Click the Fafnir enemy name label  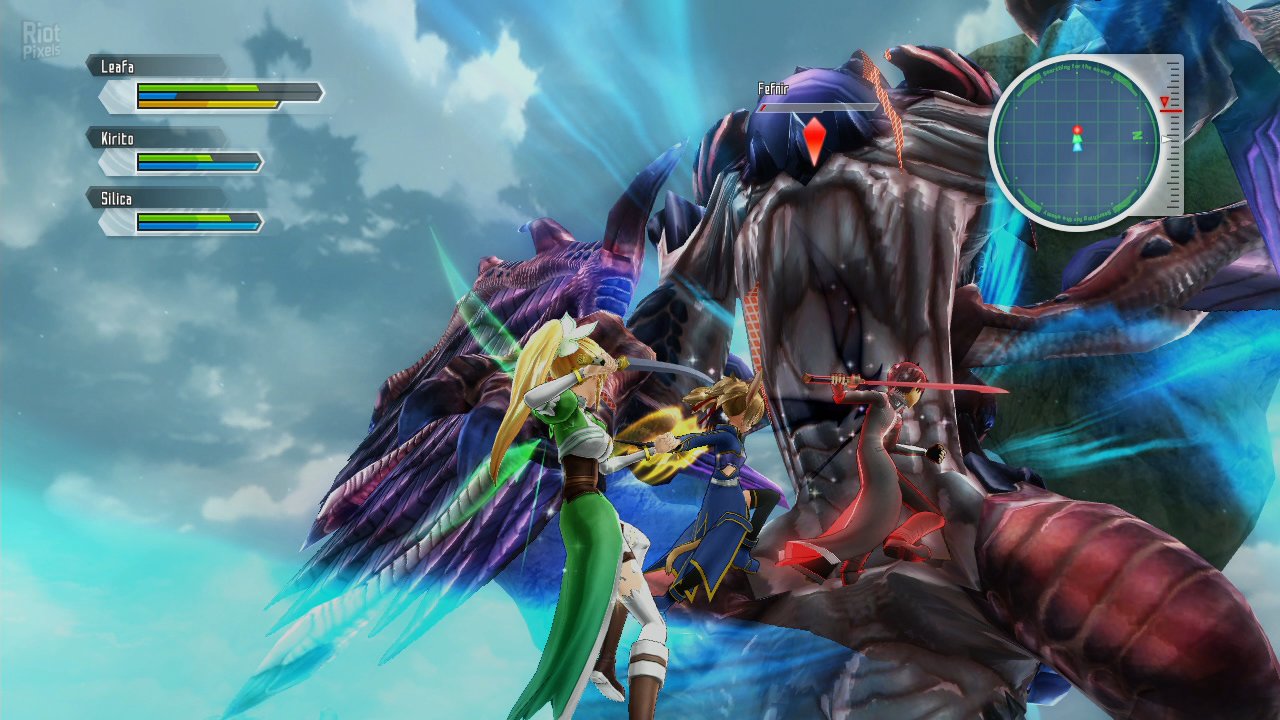[773, 89]
